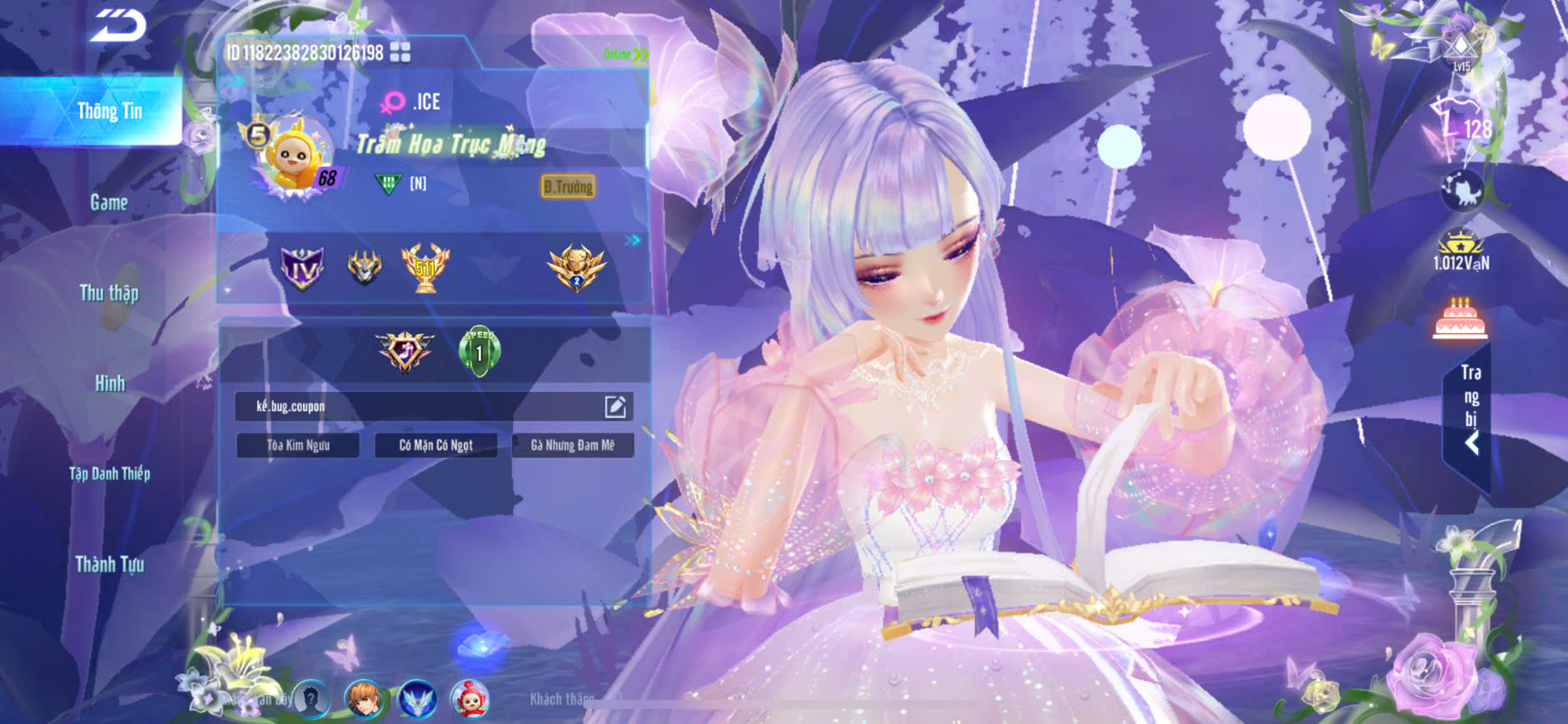Open the Tập Danh Thiếp tab
The height and width of the screenshot is (724, 1568).
pos(109,474)
